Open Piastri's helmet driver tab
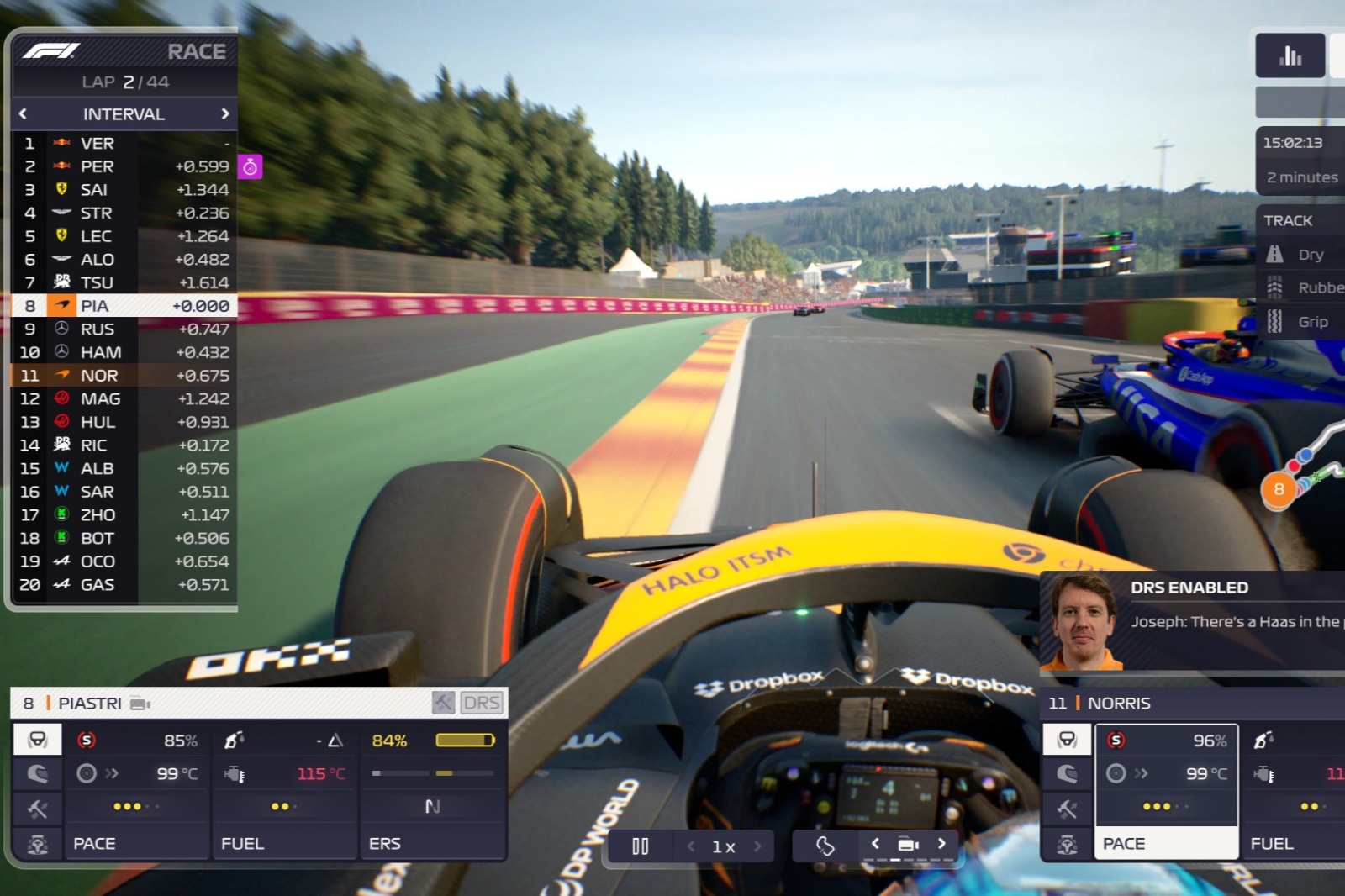Image resolution: width=1345 pixels, height=896 pixels. pyautogui.click(x=38, y=740)
